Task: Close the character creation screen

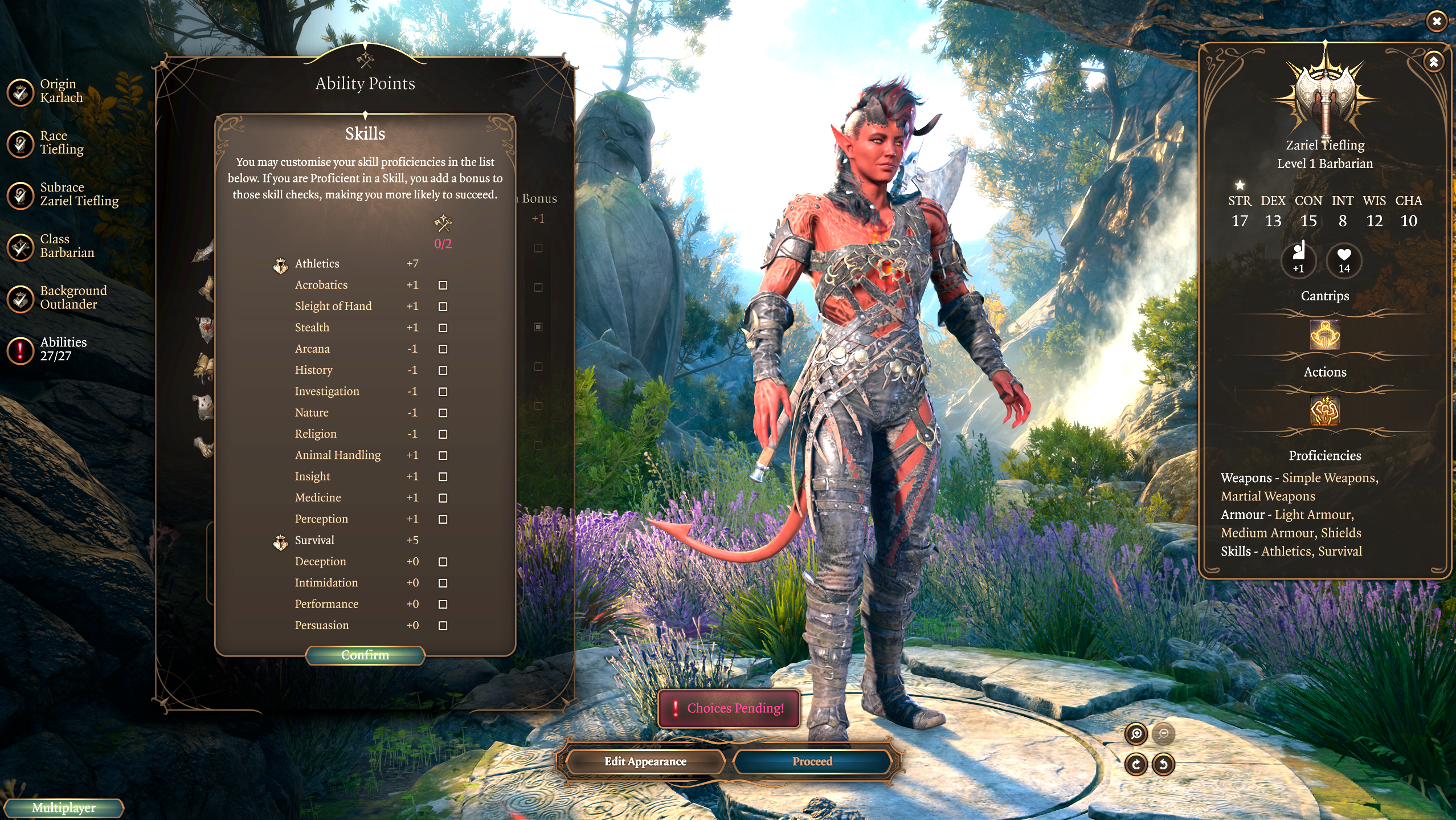Action: [1437, 22]
